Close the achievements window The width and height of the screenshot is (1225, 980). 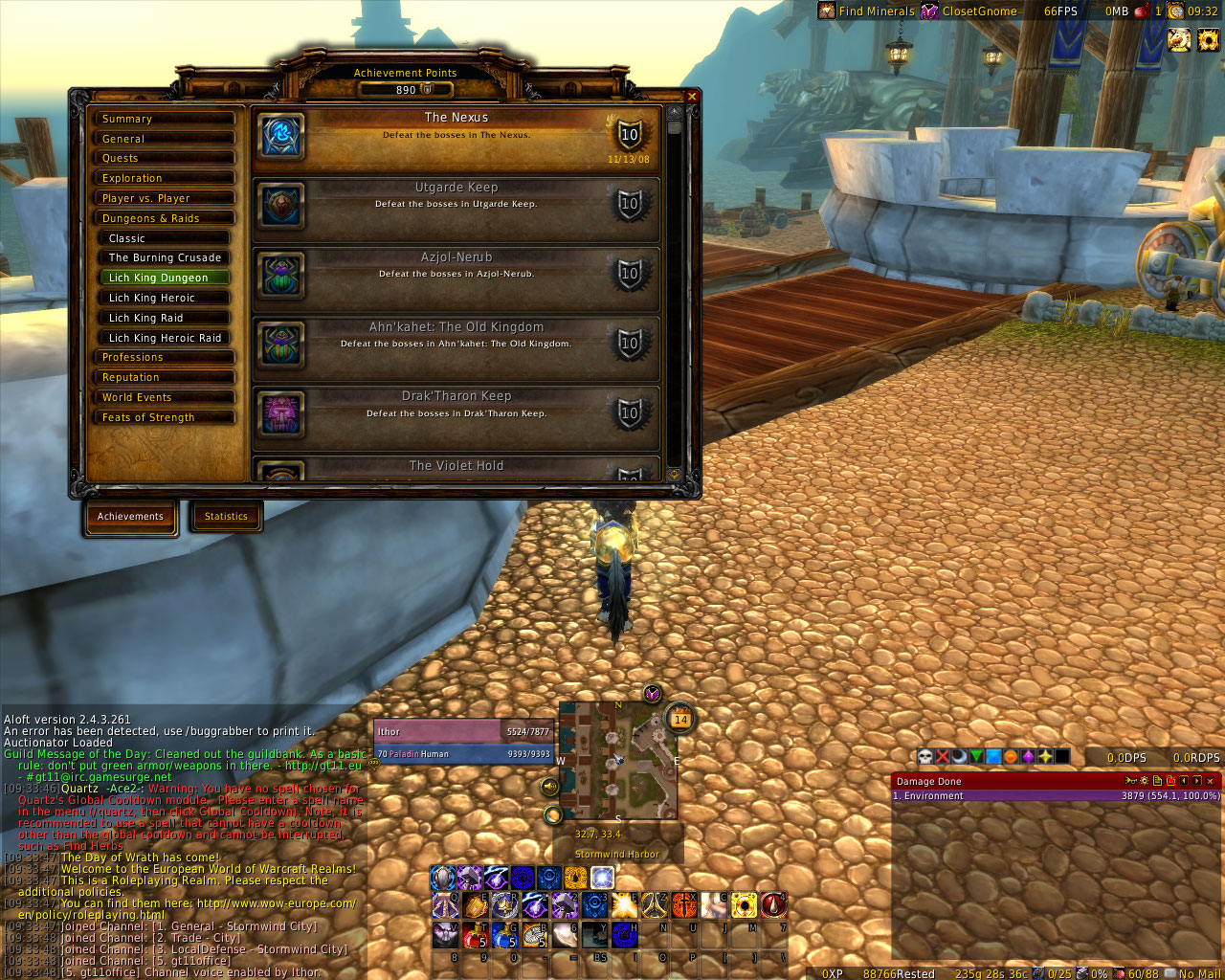[x=692, y=97]
